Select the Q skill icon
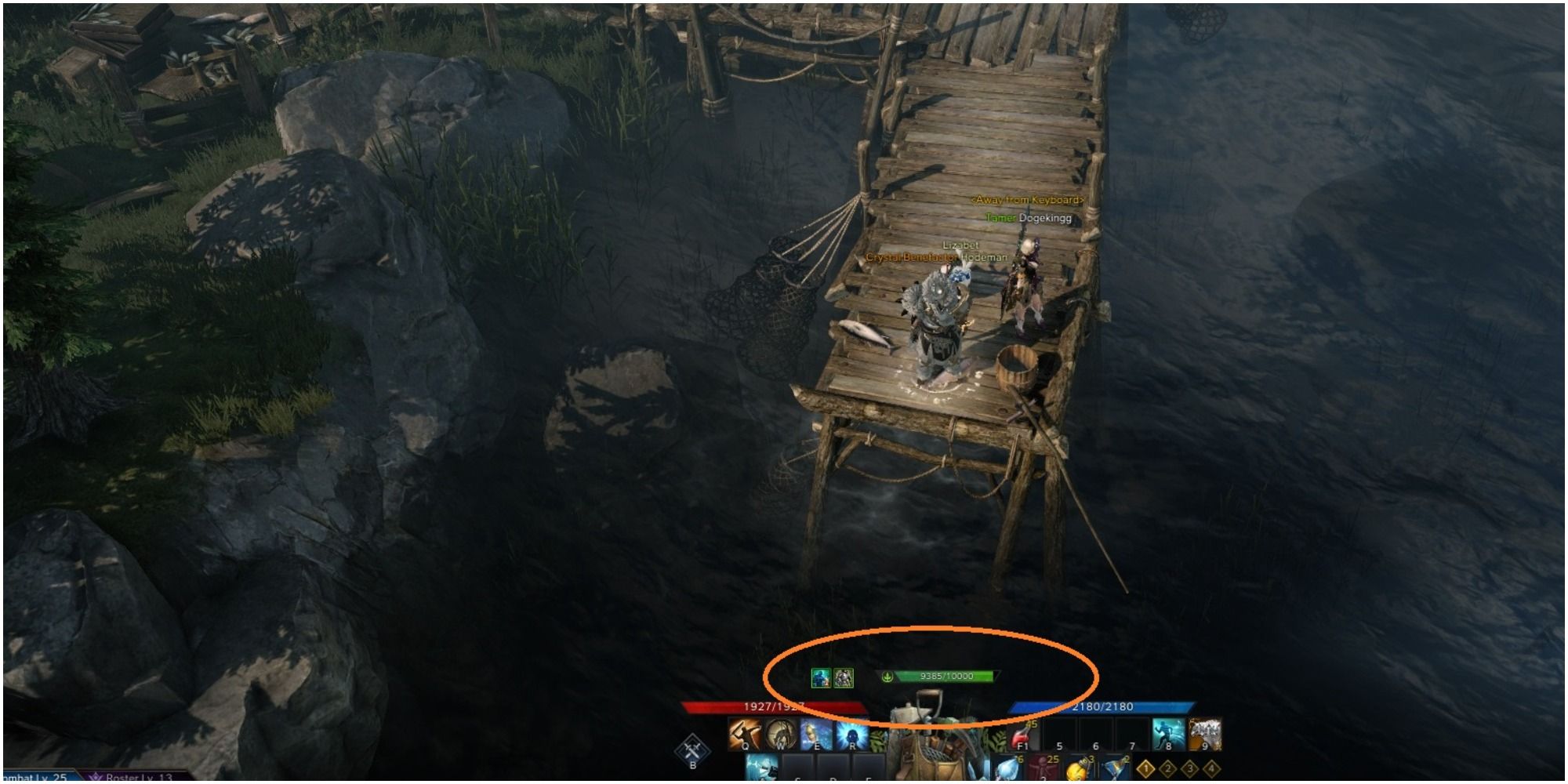 pyautogui.click(x=745, y=735)
